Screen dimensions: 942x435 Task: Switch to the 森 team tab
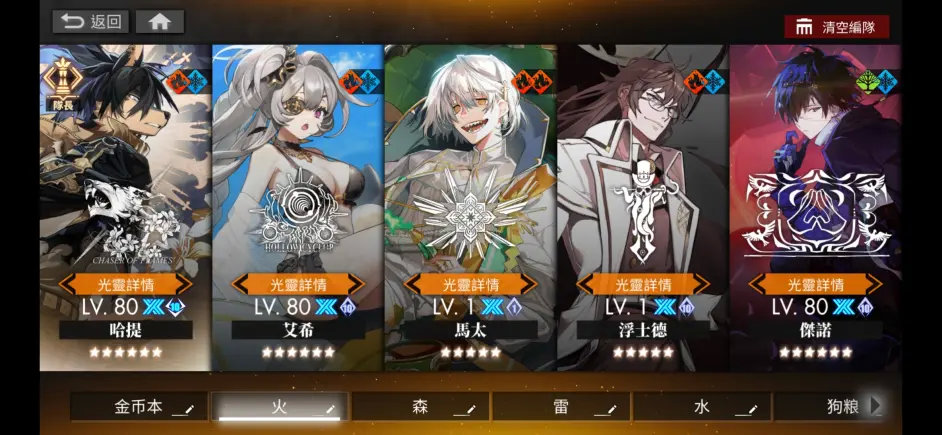click(421, 407)
